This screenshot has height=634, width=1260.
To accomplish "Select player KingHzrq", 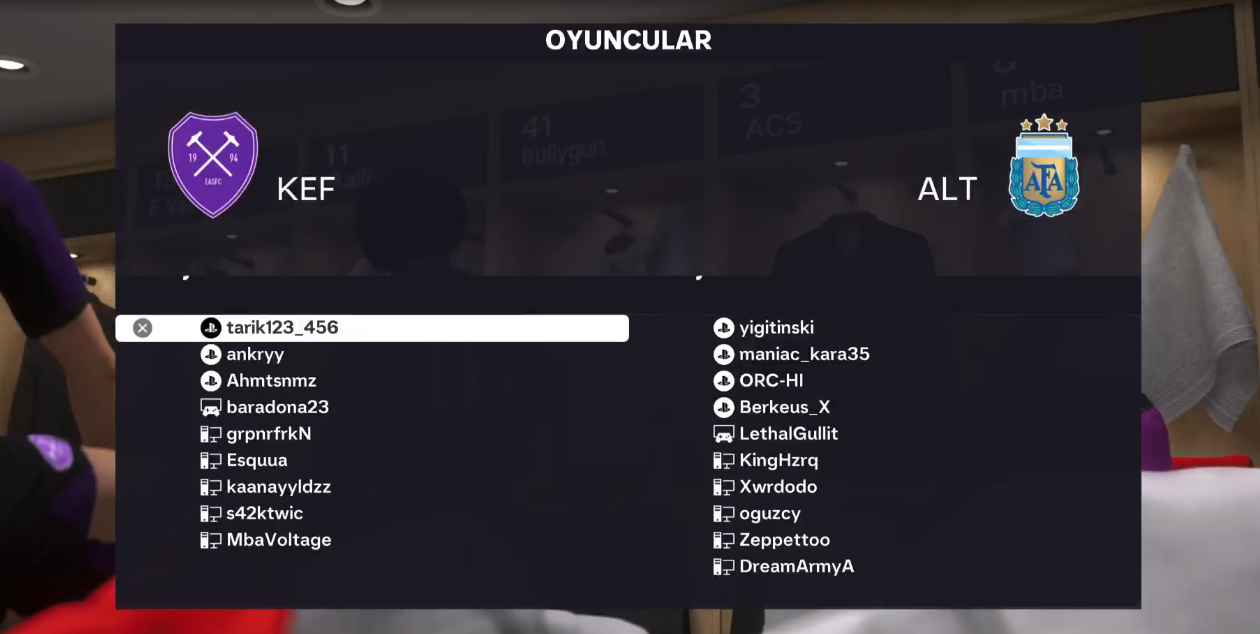I will (778, 460).
